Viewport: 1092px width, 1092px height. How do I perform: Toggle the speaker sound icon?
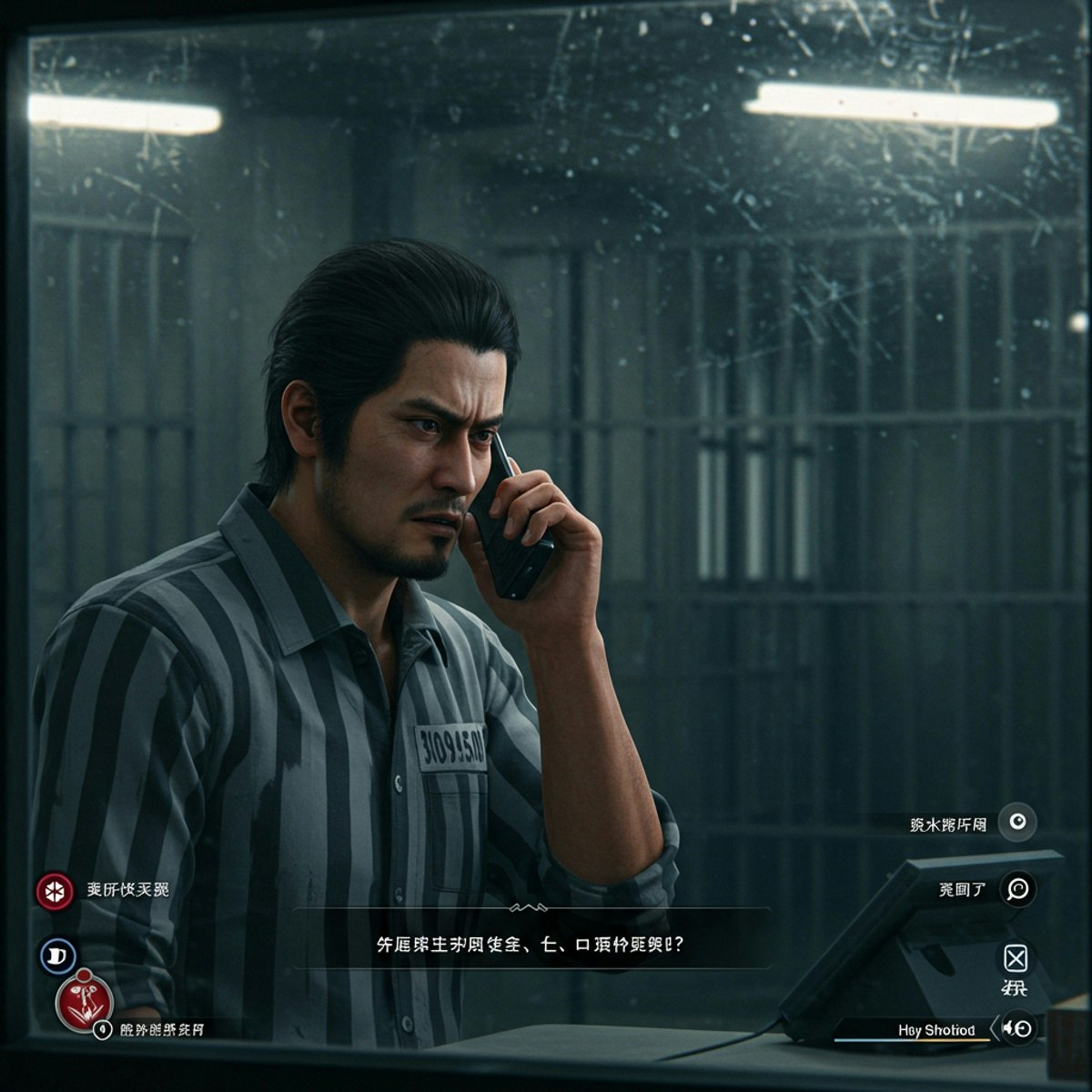[x=1018, y=1028]
